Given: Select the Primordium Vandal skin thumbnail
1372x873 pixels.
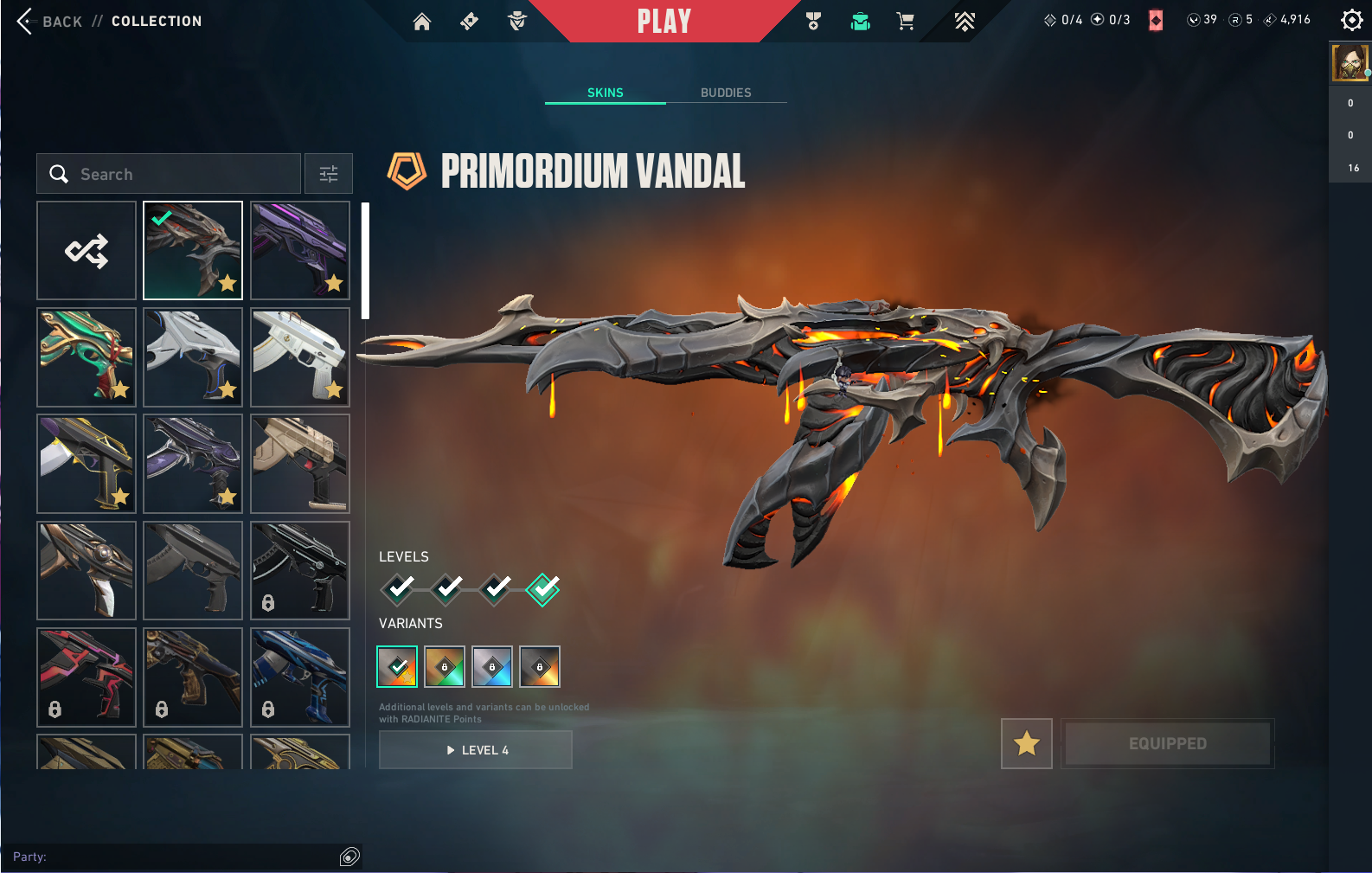Looking at the screenshot, I should tap(193, 251).
